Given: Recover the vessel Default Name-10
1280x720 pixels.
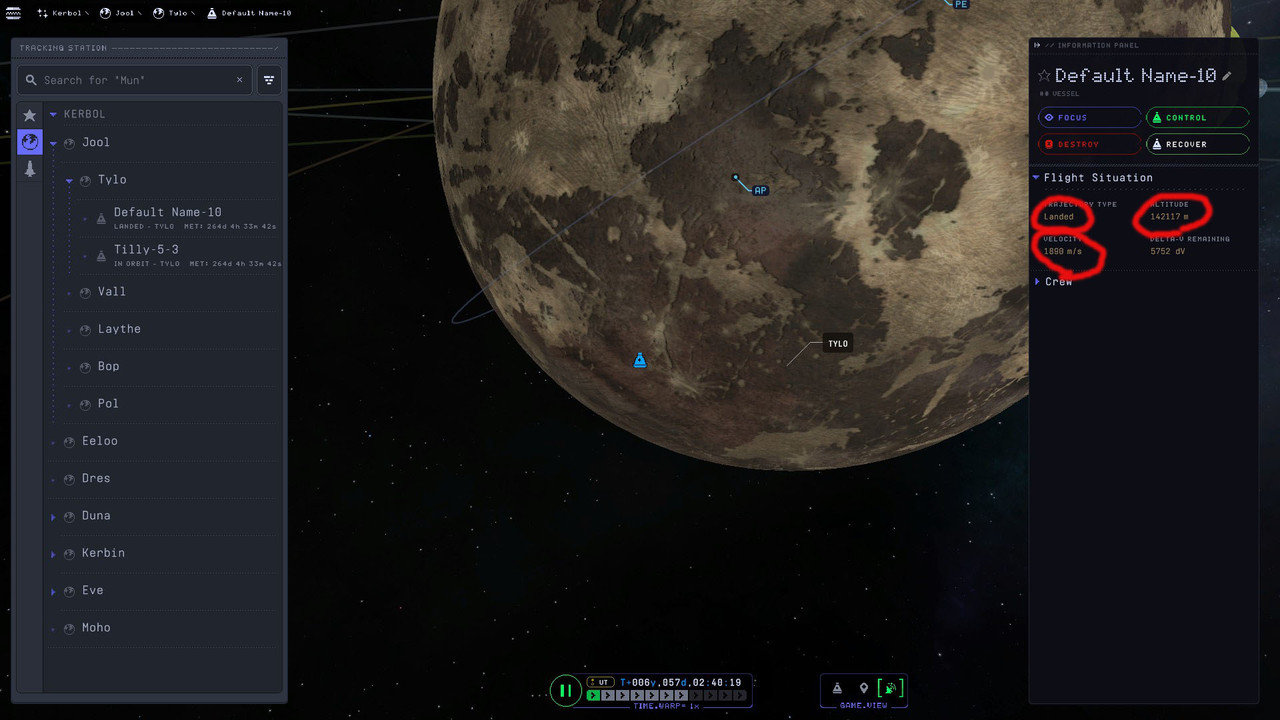Looking at the screenshot, I should pos(1197,144).
